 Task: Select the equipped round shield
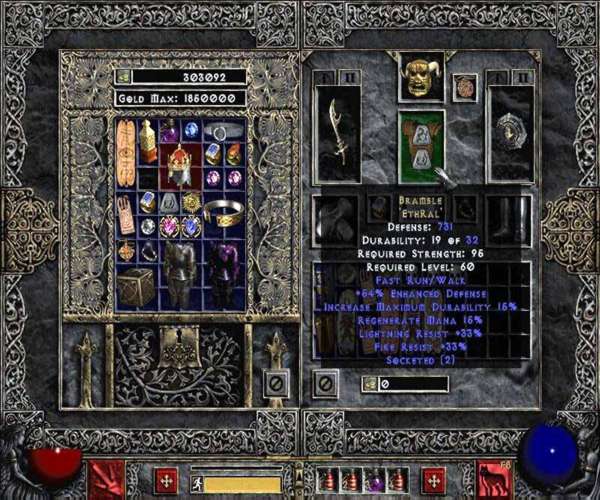click(510, 133)
